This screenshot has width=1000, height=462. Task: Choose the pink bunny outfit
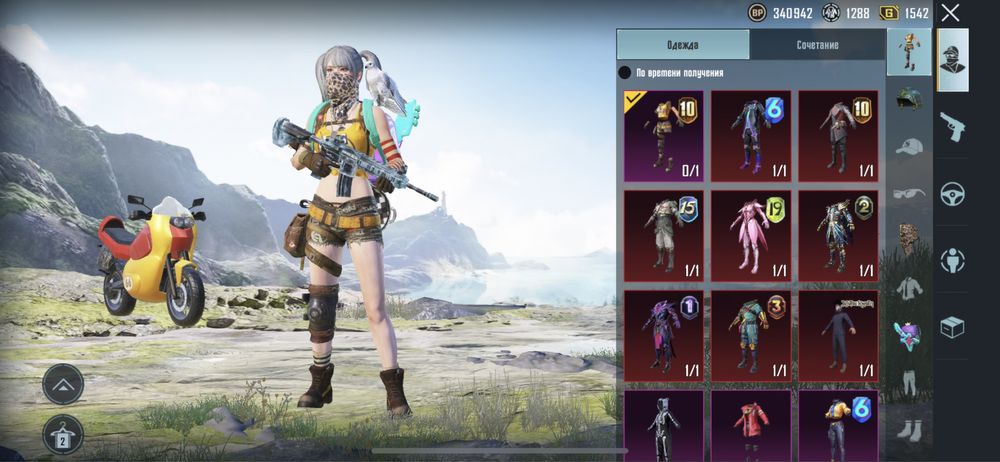[751, 236]
